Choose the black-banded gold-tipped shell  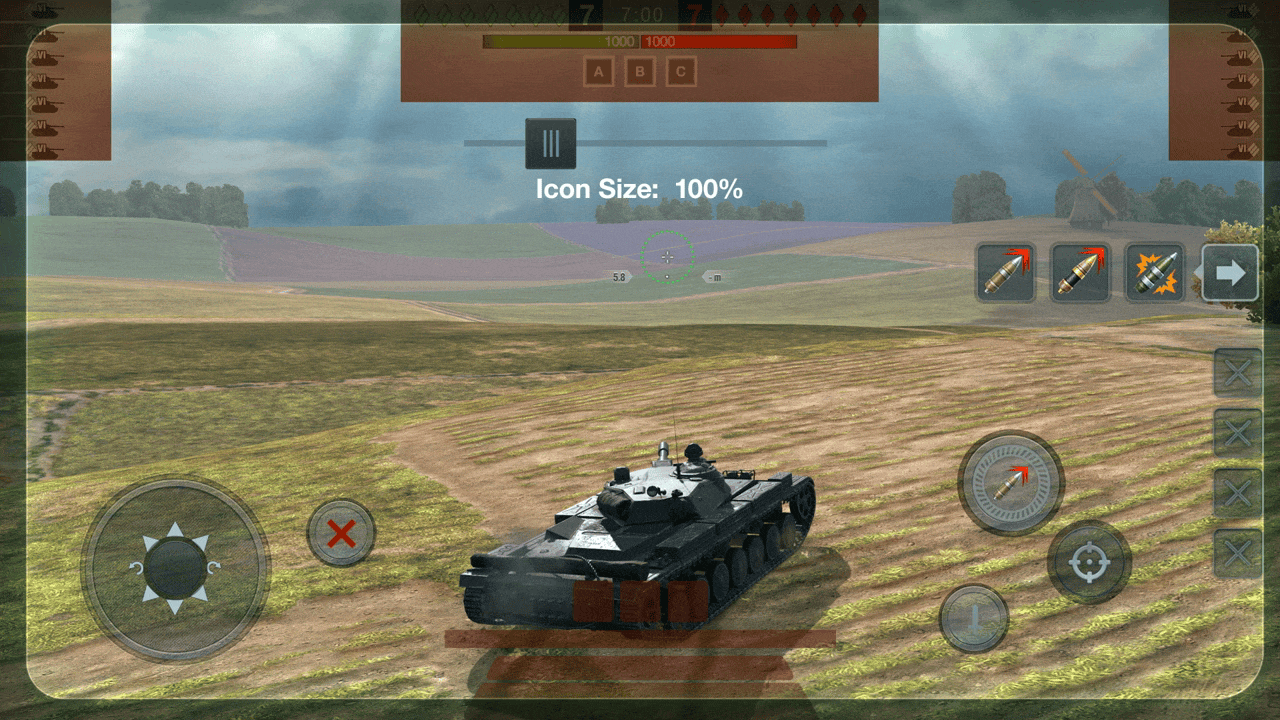coord(1080,272)
